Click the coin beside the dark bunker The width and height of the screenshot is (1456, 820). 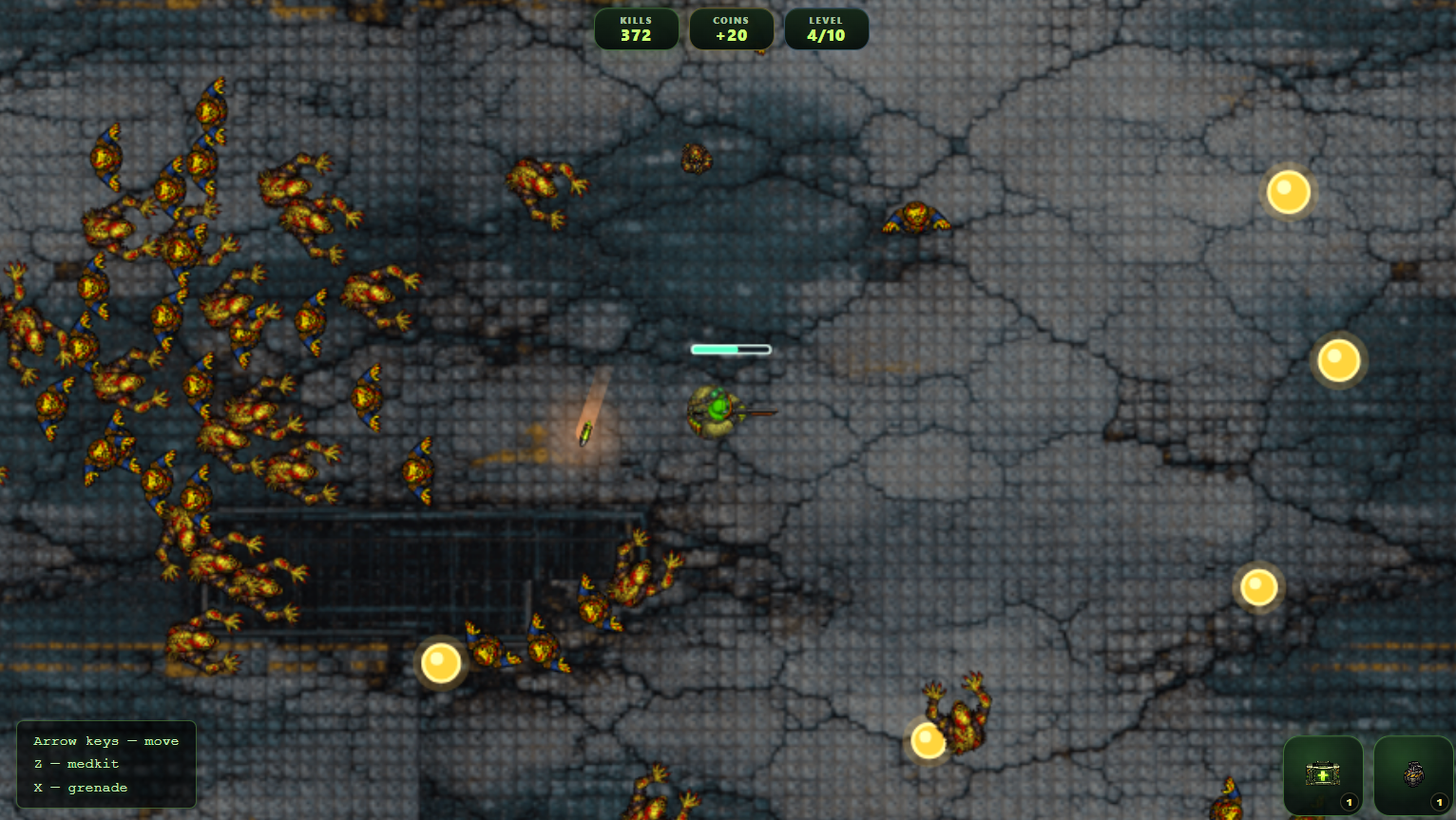click(439, 661)
